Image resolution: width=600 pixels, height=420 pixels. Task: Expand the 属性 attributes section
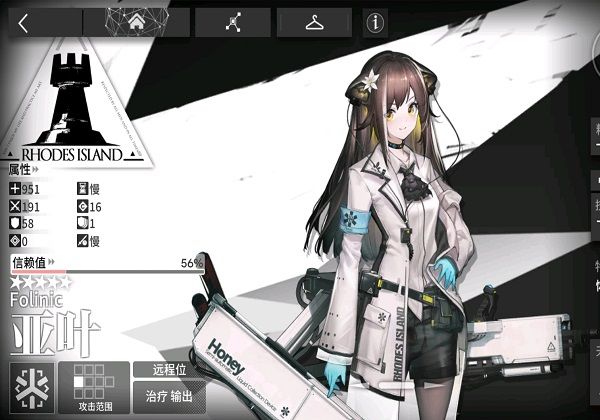(x=24, y=171)
